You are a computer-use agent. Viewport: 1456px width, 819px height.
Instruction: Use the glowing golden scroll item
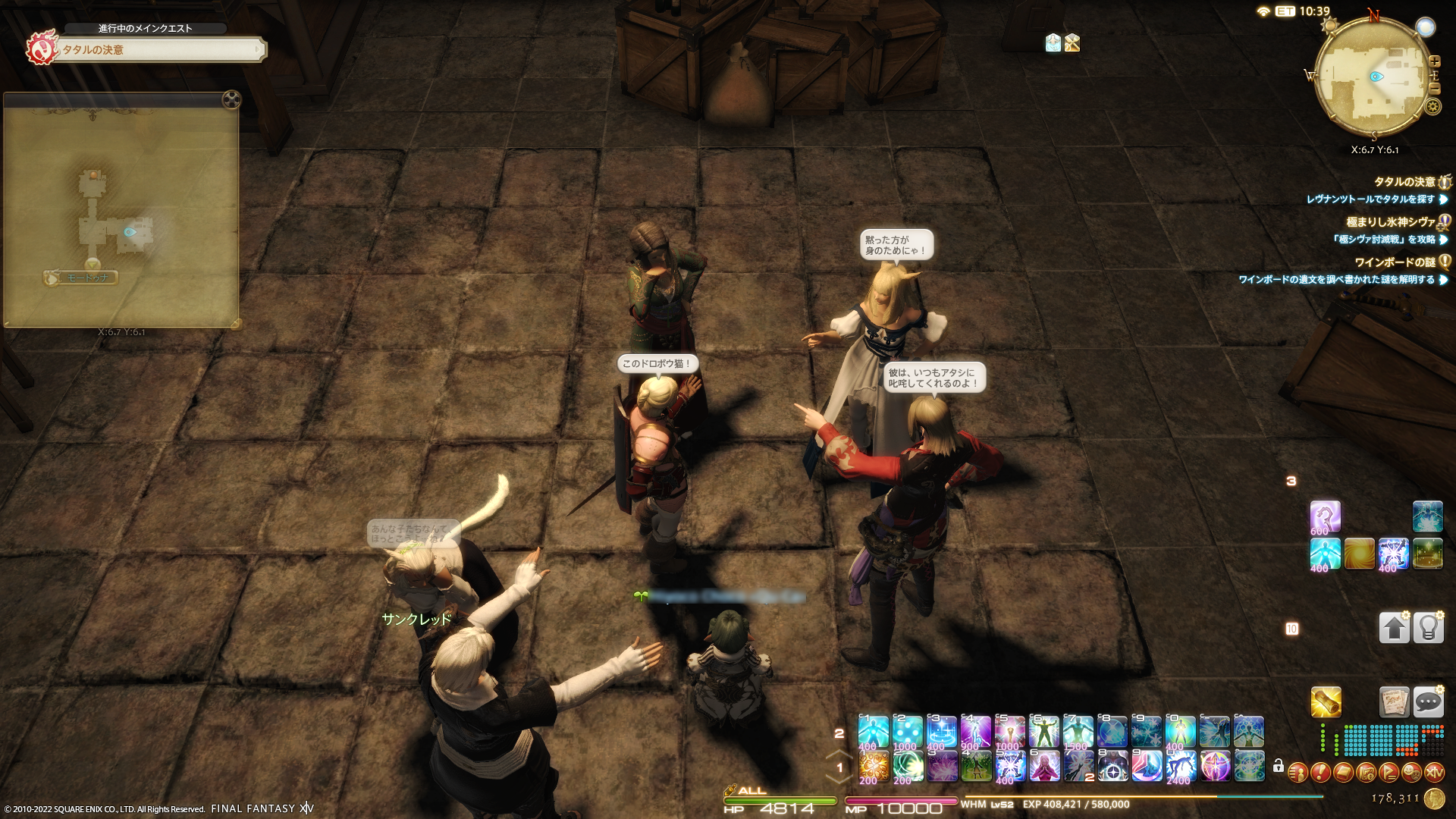point(1326,702)
